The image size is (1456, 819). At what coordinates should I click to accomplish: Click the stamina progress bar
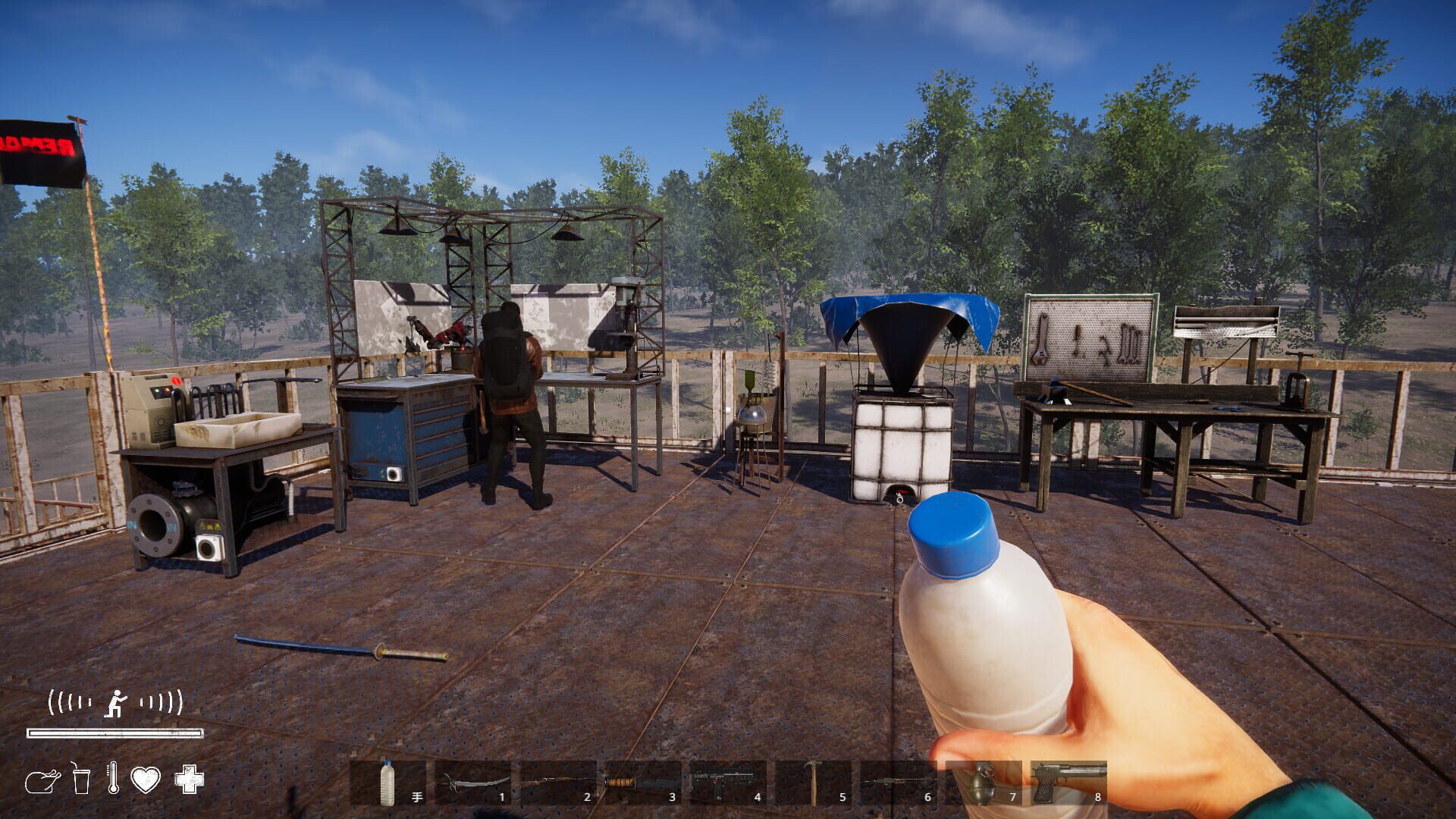114,733
